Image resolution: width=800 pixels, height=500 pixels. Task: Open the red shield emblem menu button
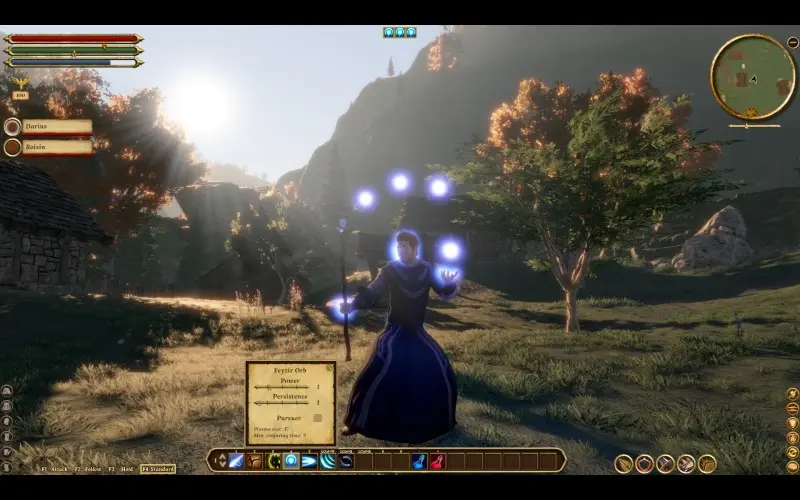point(644,463)
